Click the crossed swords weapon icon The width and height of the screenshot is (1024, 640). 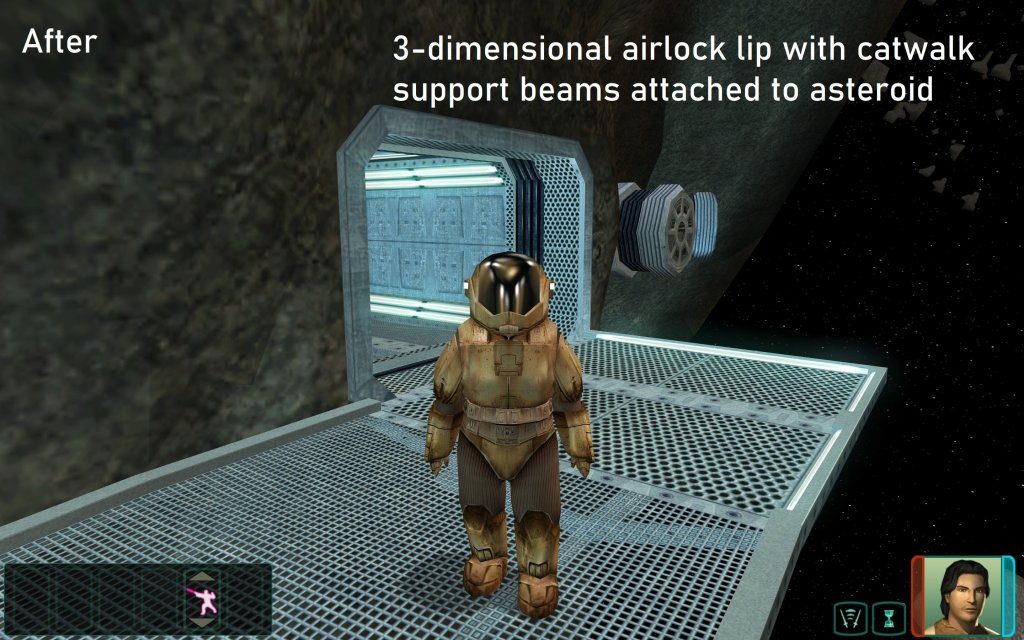[849, 617]
